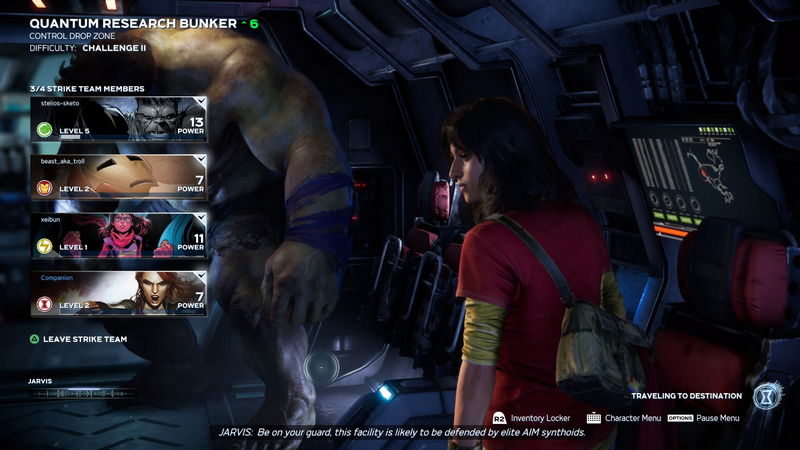This screenshot has height=450, width=800.
Task: Select the Companion Black Widow card
Action: pos(120,293)
